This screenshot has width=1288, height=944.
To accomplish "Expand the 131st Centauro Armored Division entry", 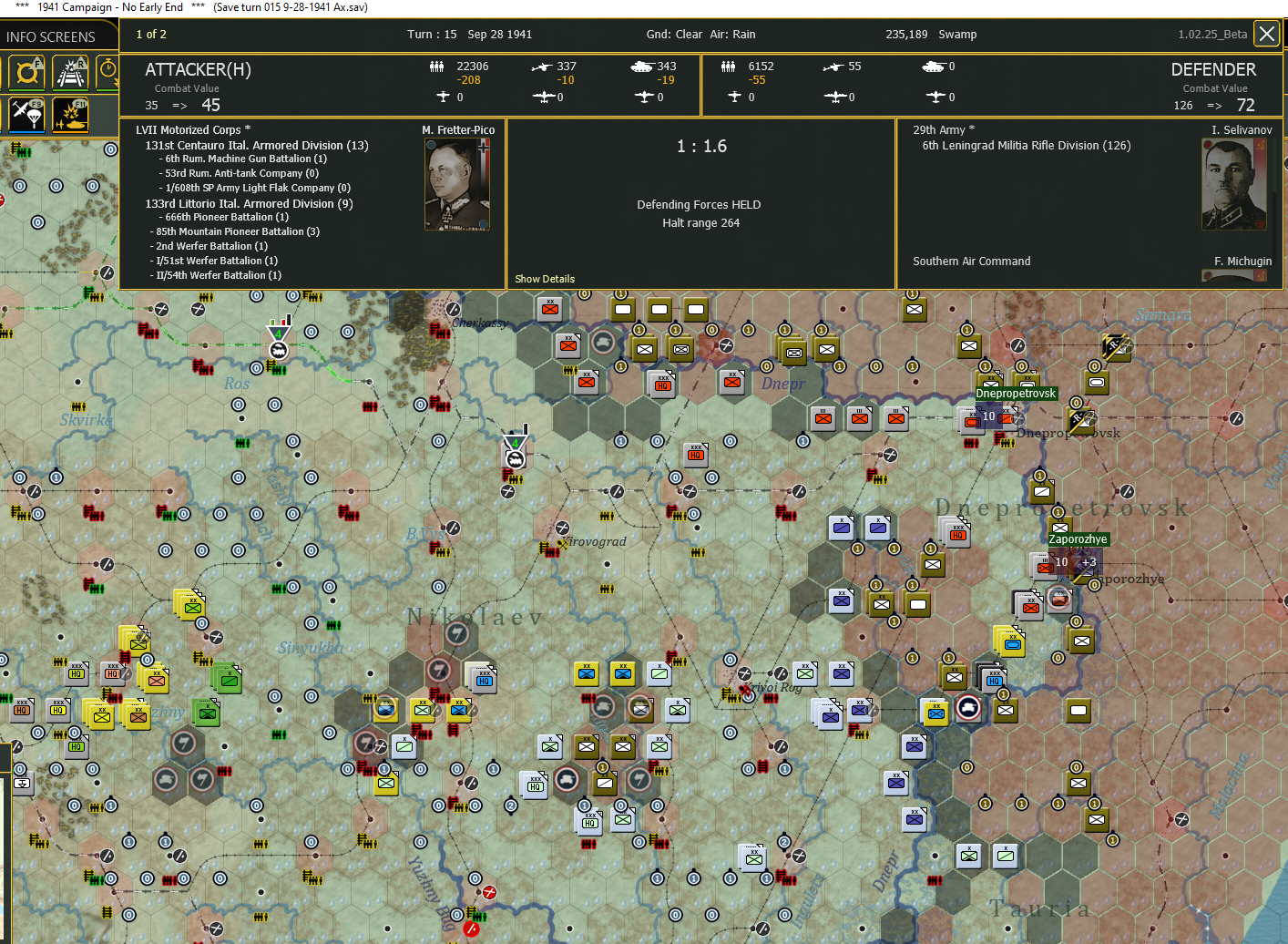I will coord(248,145).
